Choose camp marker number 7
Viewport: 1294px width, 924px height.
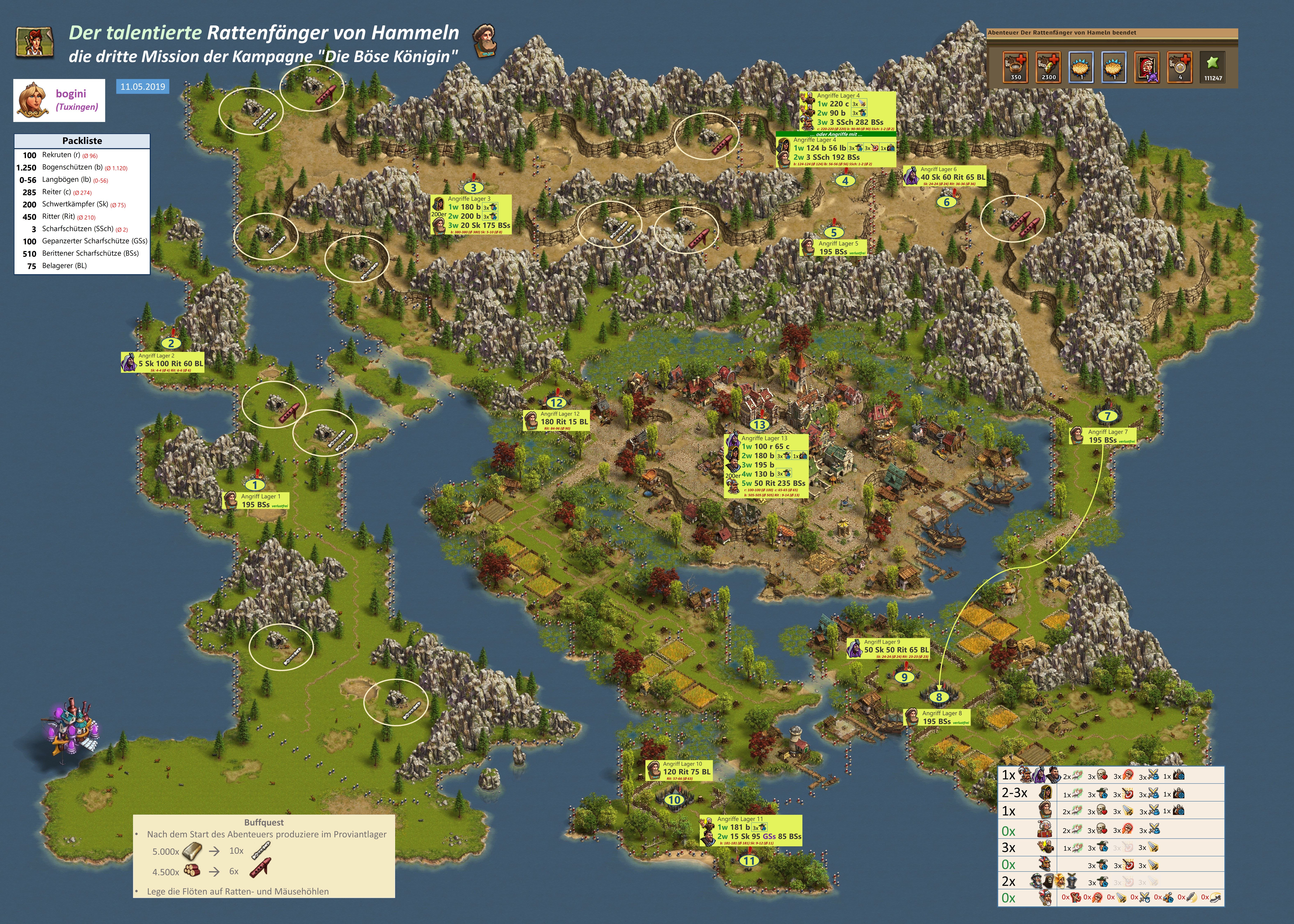click(x=1107, y=416)
